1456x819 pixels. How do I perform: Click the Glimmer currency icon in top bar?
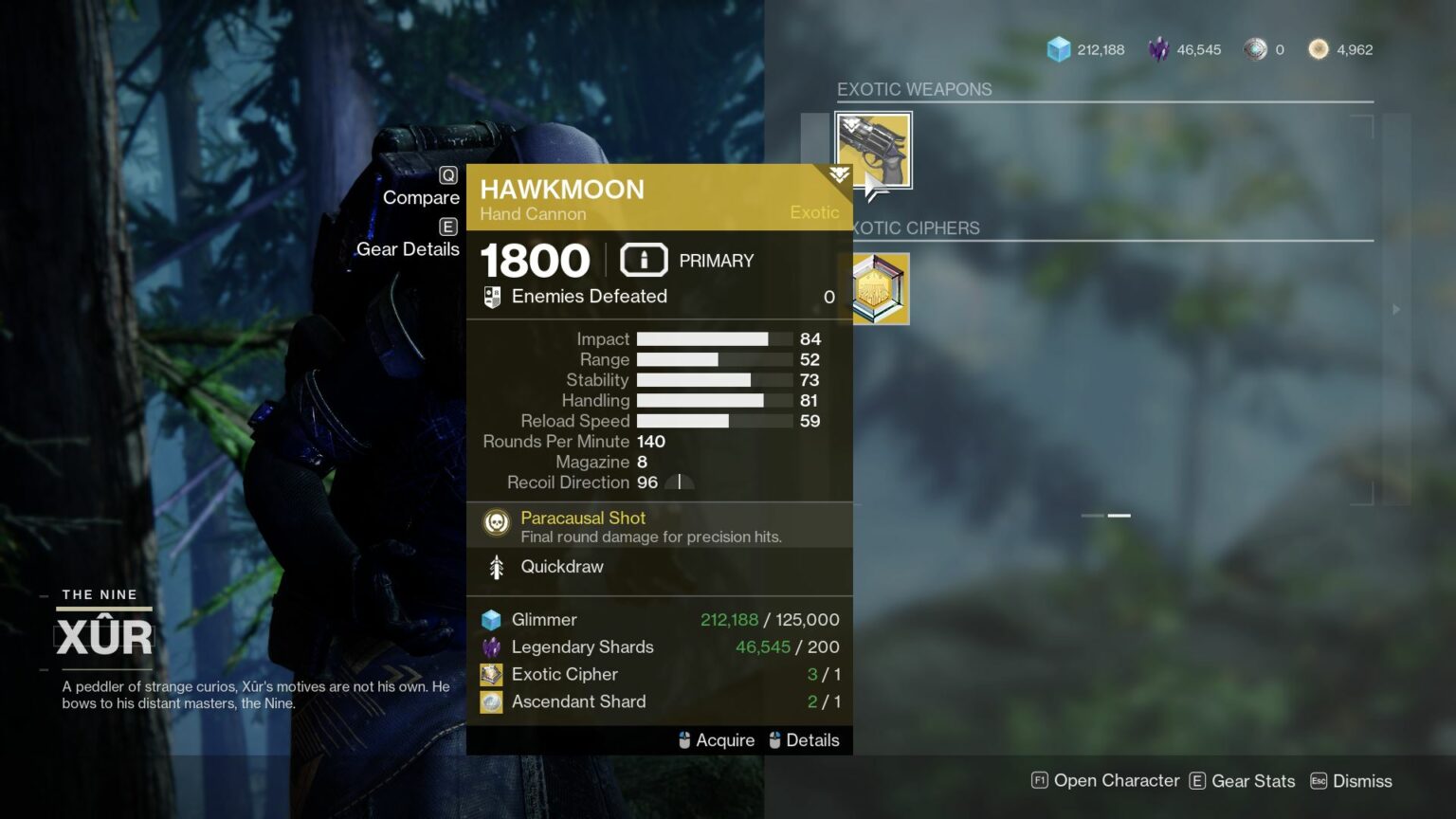click(1057, 48)
